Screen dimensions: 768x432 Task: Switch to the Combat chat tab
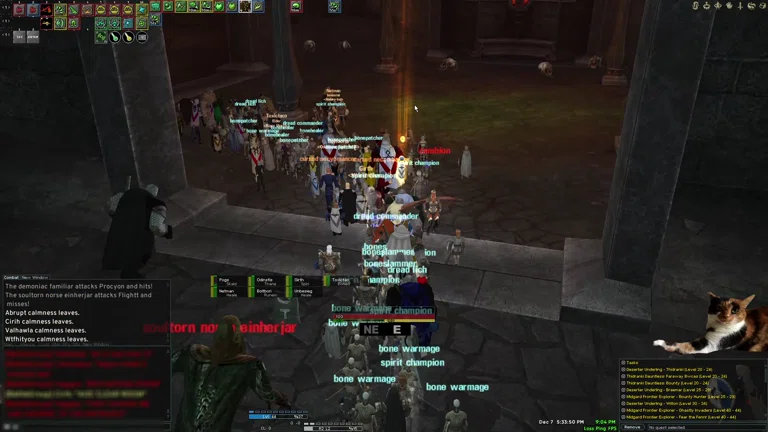click(x=11, y=277)
